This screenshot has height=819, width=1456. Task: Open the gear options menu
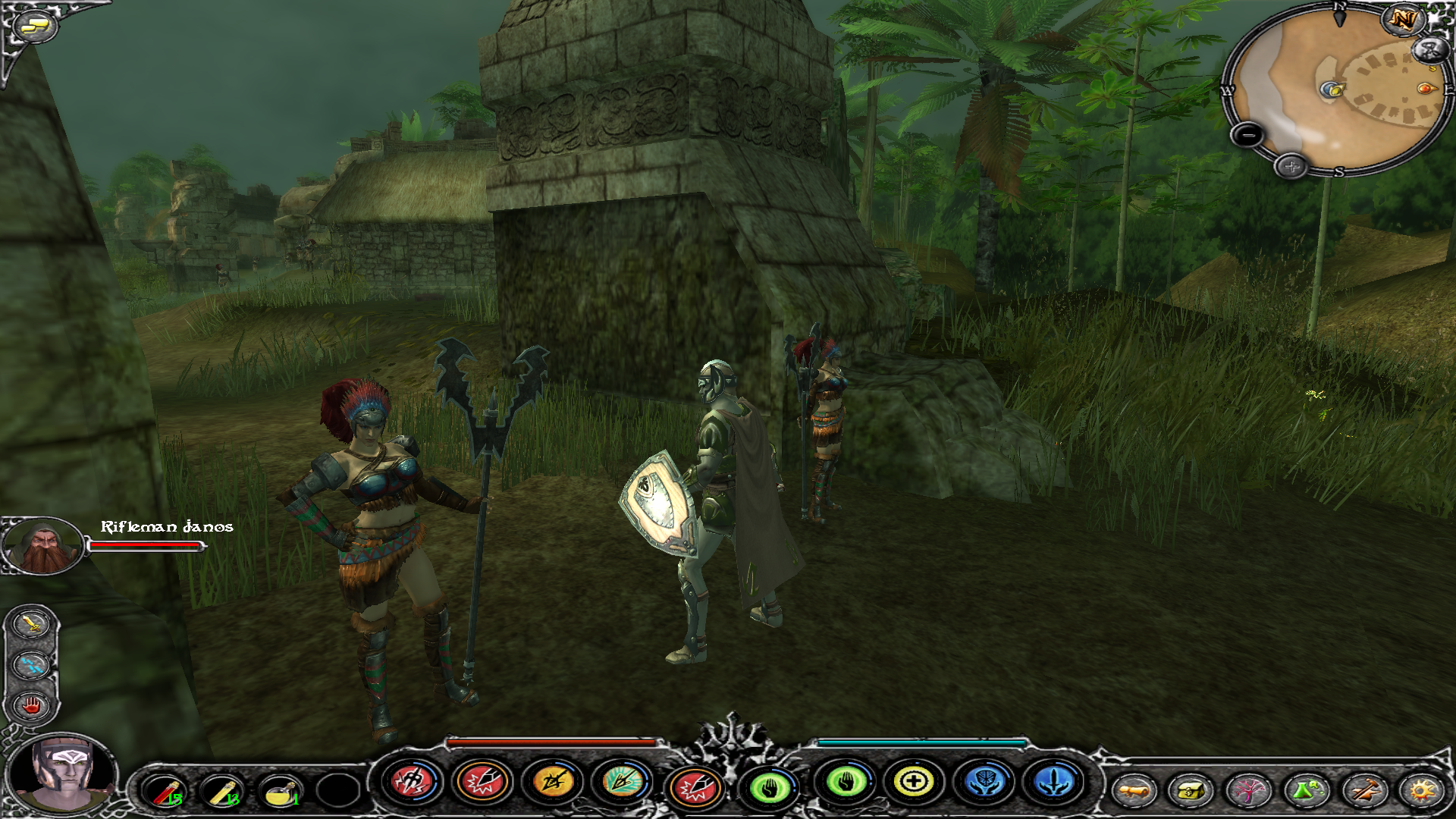pos(1421,792)
